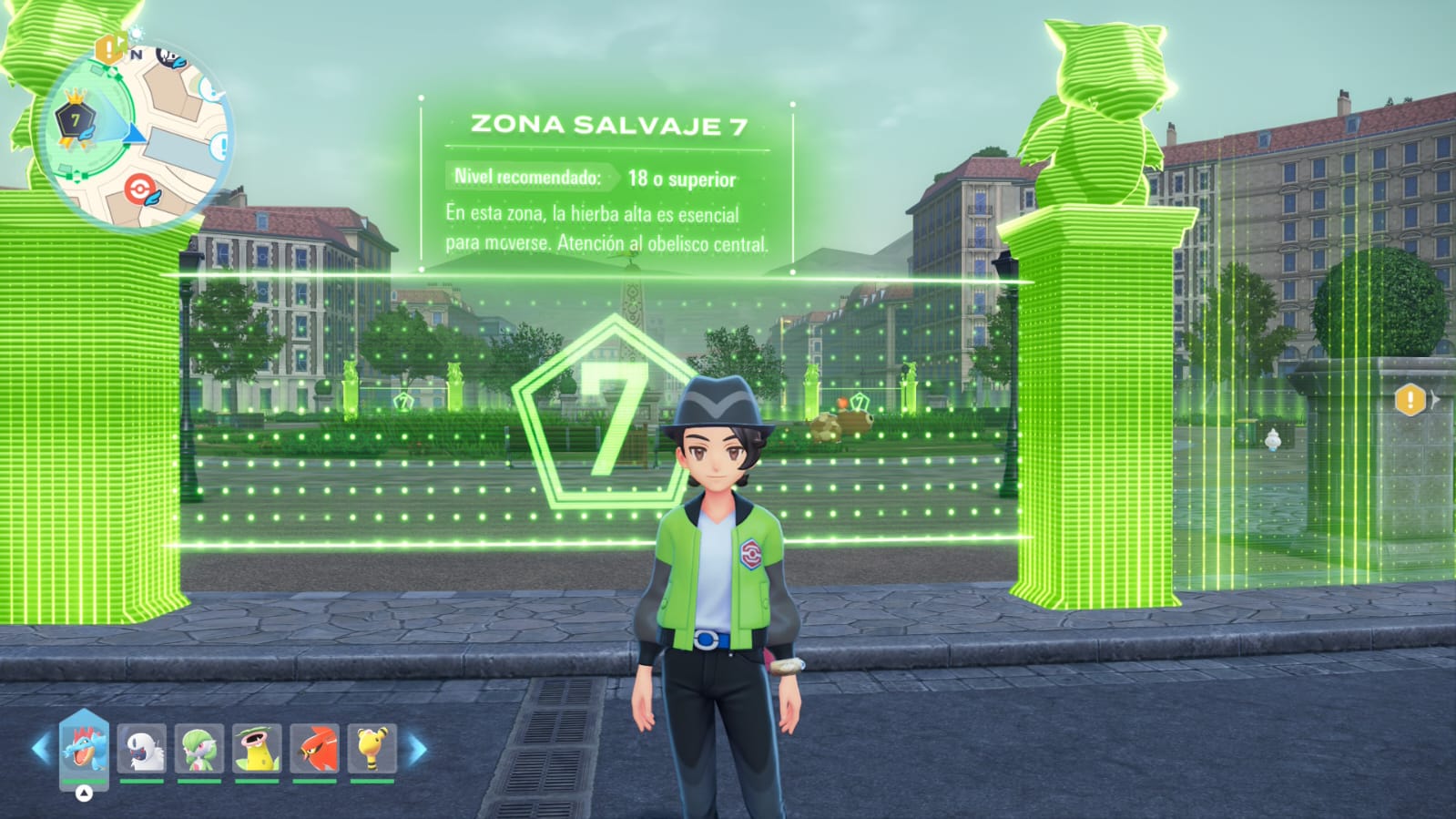
Task: Choose the Absol party slot
Action: 141,748
